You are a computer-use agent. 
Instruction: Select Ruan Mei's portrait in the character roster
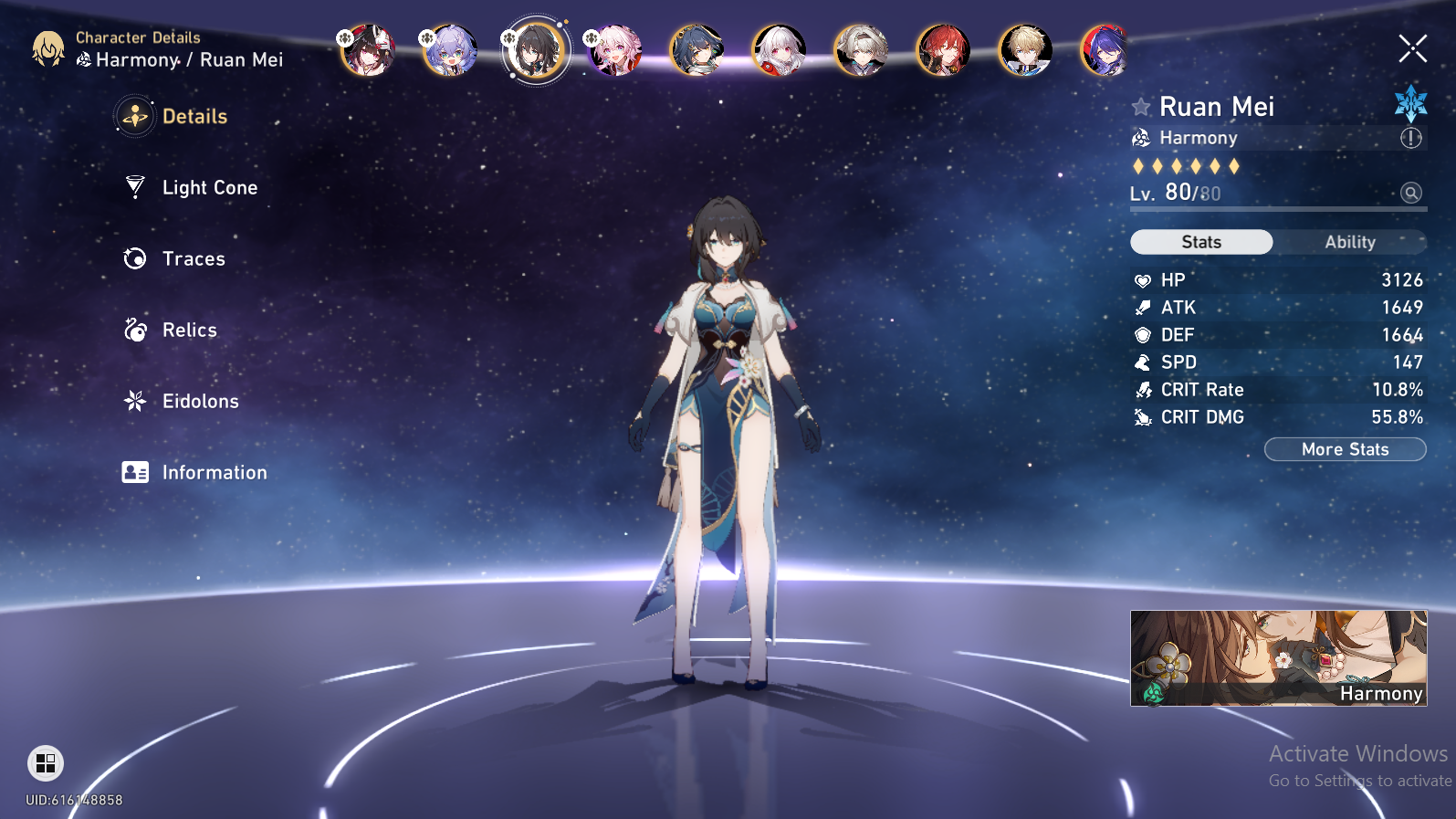point(537,50)
